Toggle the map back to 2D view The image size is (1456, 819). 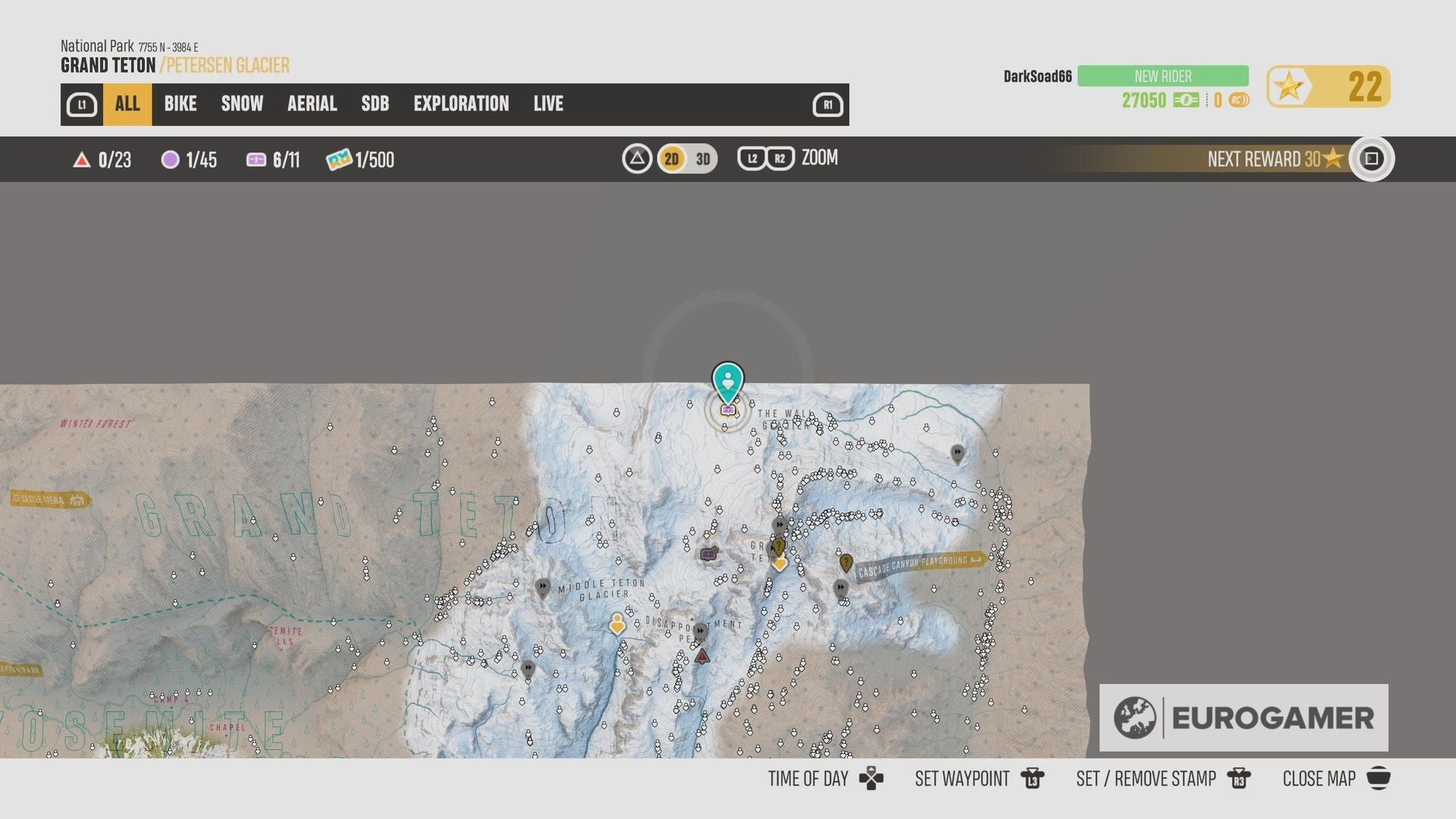pyautogui.click(x=670, y=159)
